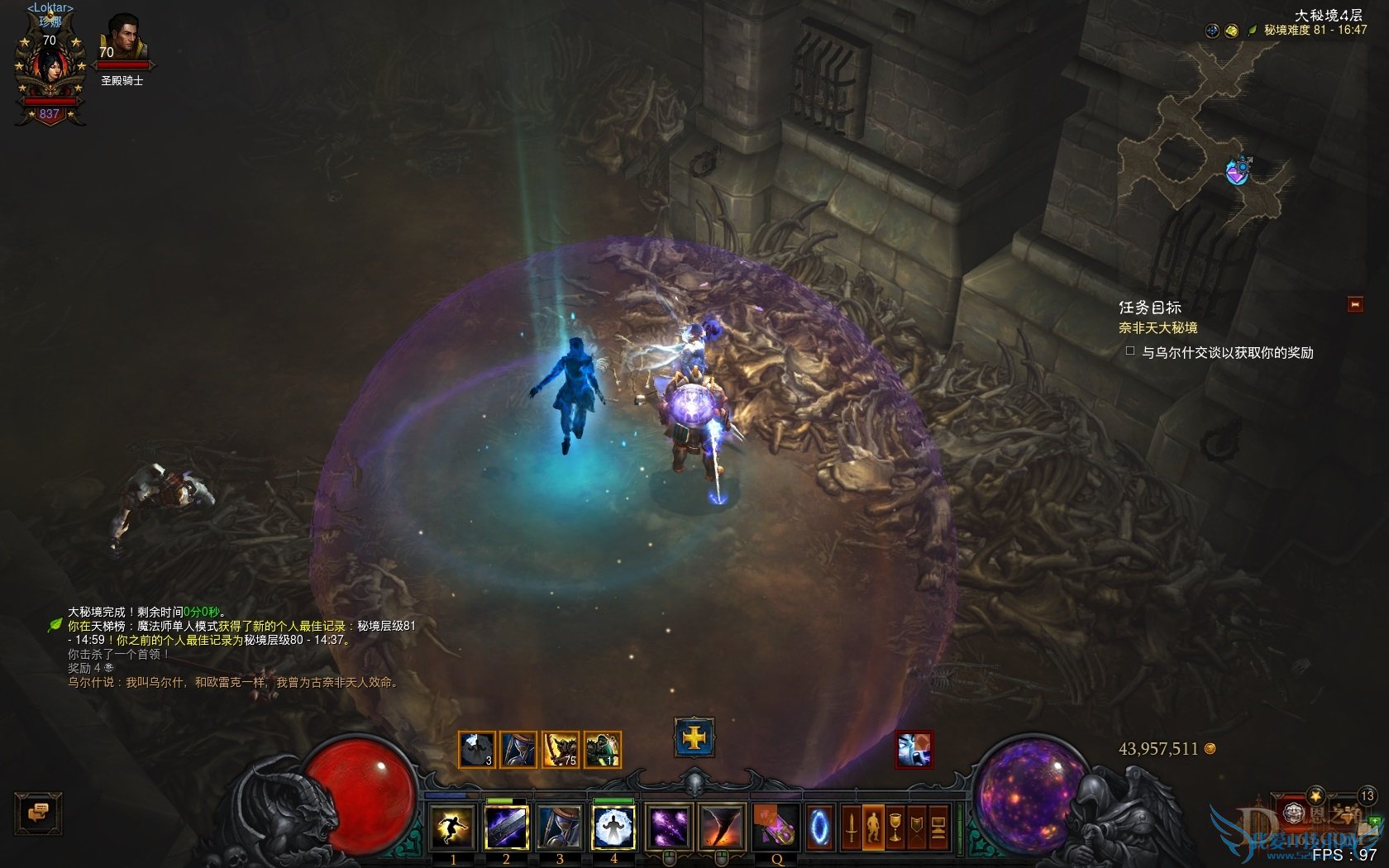Cast the hourglass Slow Time skill in slot 3
The width and height of the screenshot is (1389, 868).
tap(560, 827)
